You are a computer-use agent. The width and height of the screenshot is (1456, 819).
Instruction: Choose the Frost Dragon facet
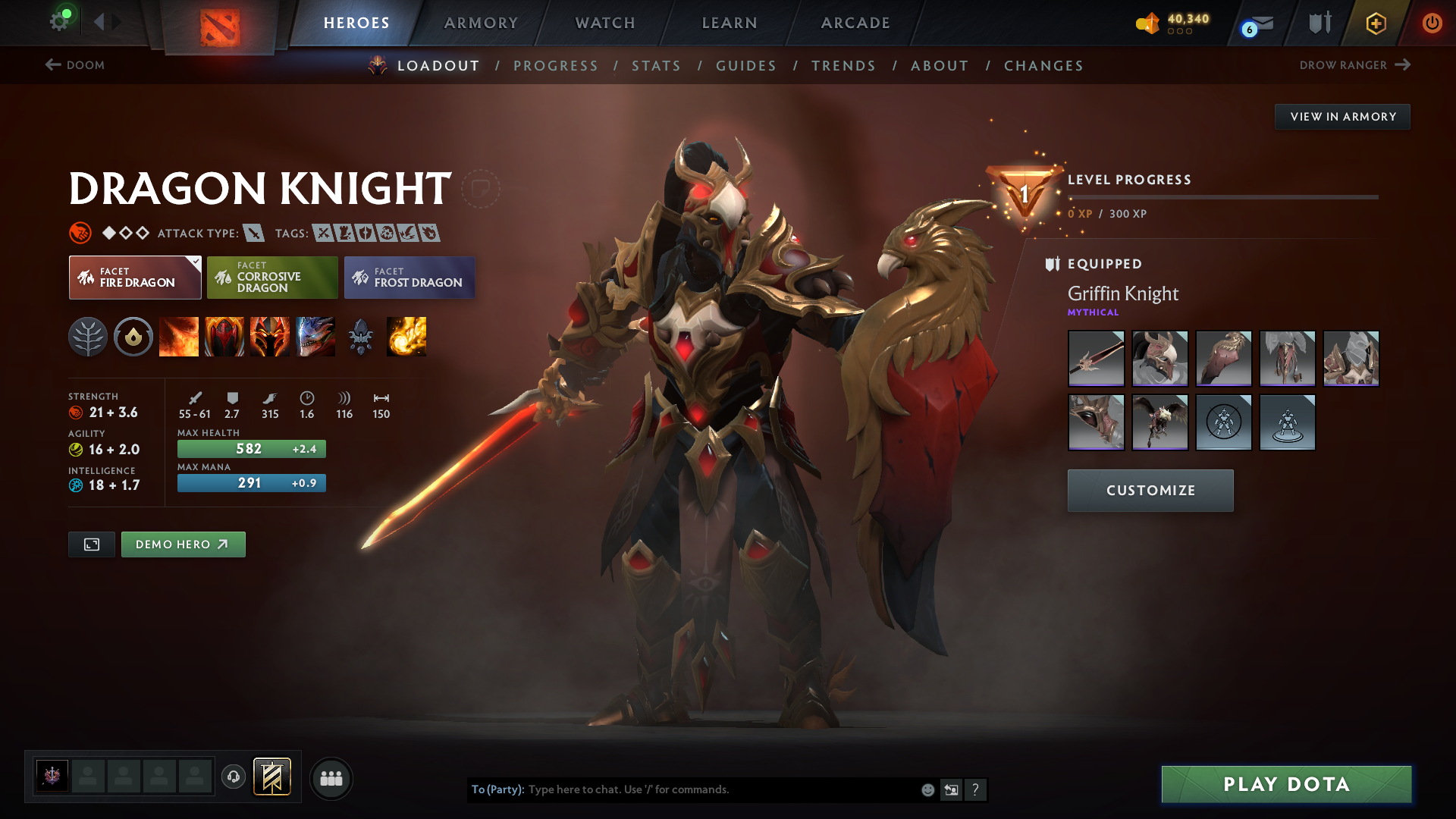pyautogui.click(x=409, y=278)
